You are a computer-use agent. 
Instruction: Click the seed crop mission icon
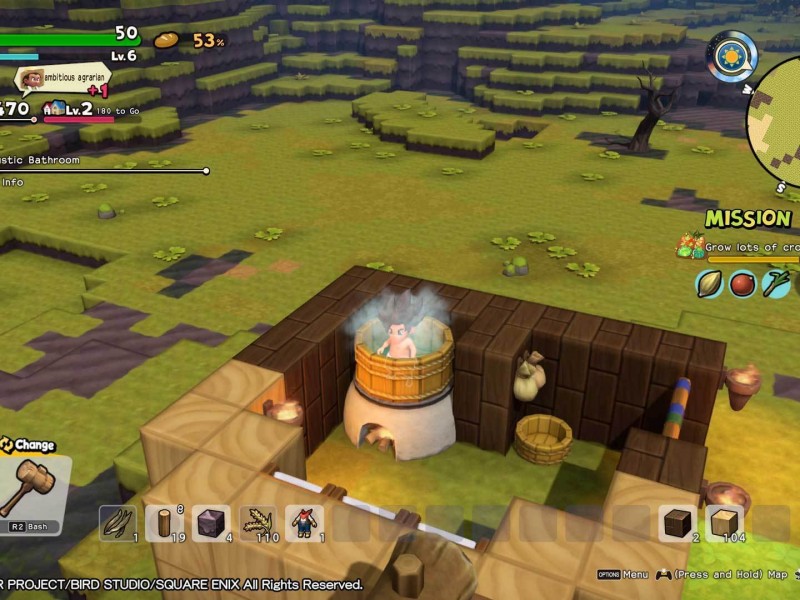[710, 283]
